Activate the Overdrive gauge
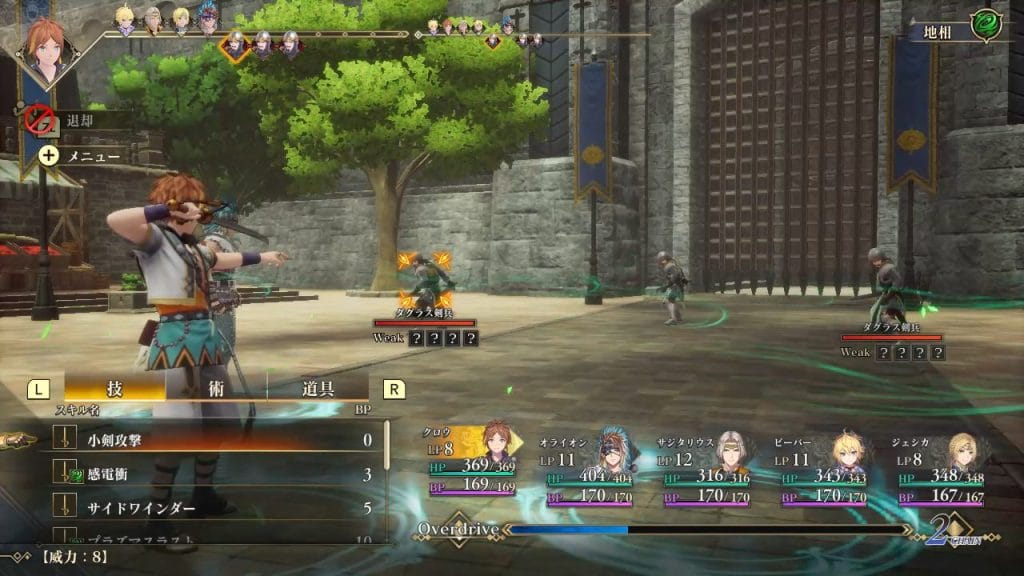 pos(660,528)
